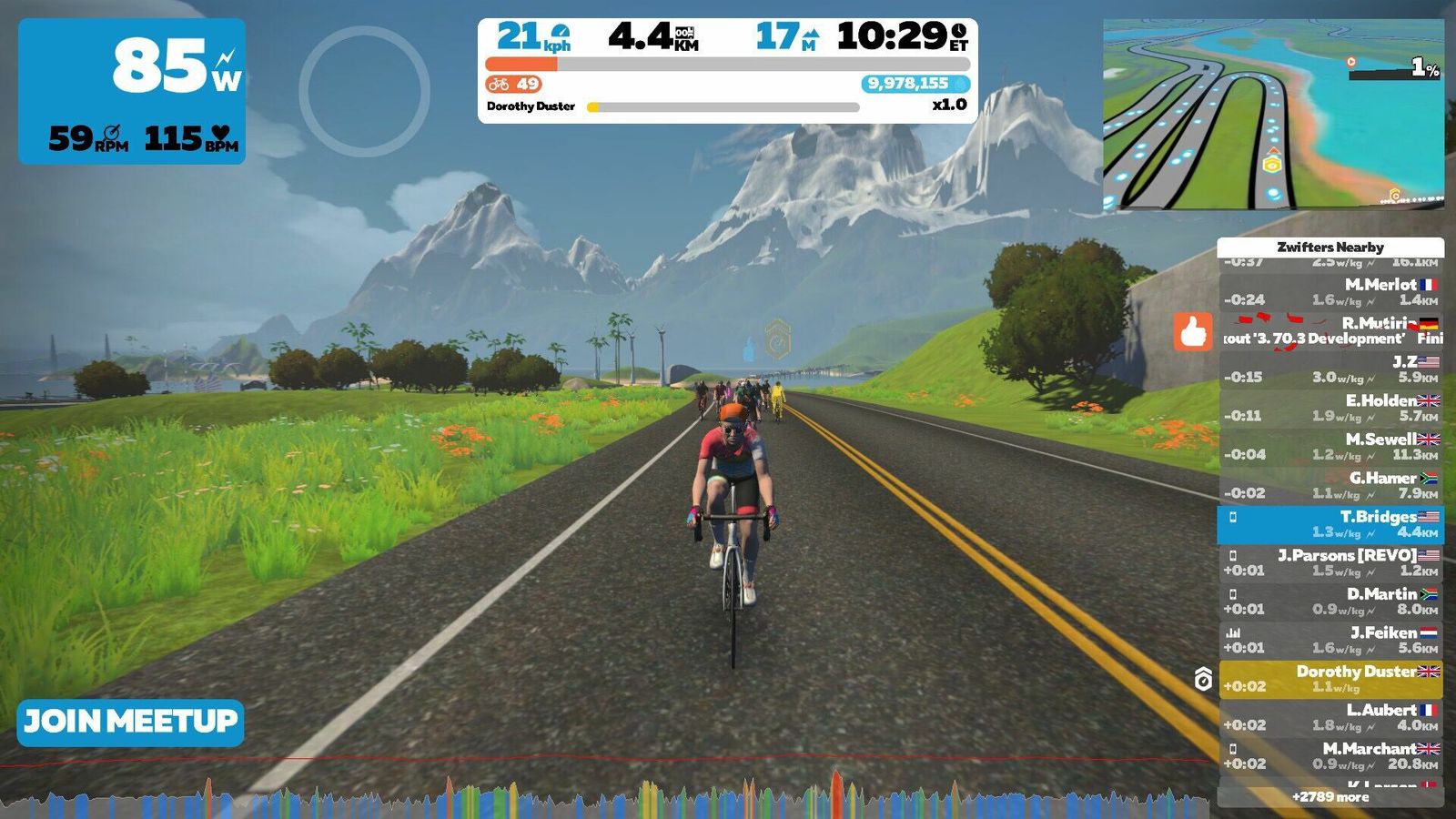Open the minimap in the corner
Viewport: 1456px width, 819px height.
1273,115
